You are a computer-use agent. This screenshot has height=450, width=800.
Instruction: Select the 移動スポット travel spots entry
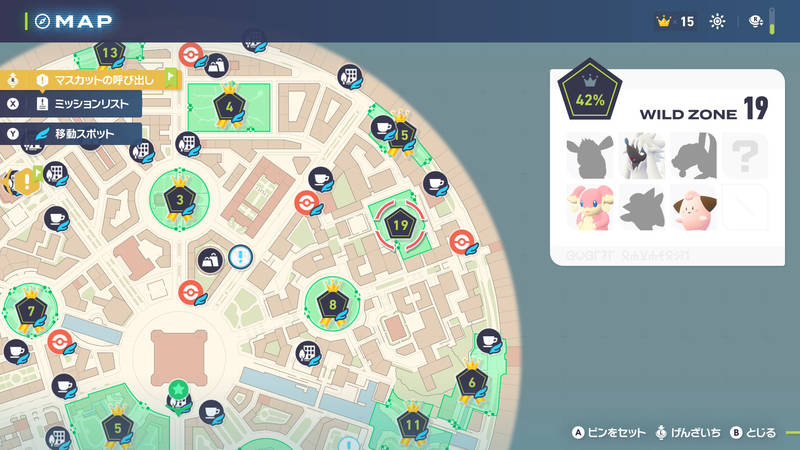click(x=85, y=133)
